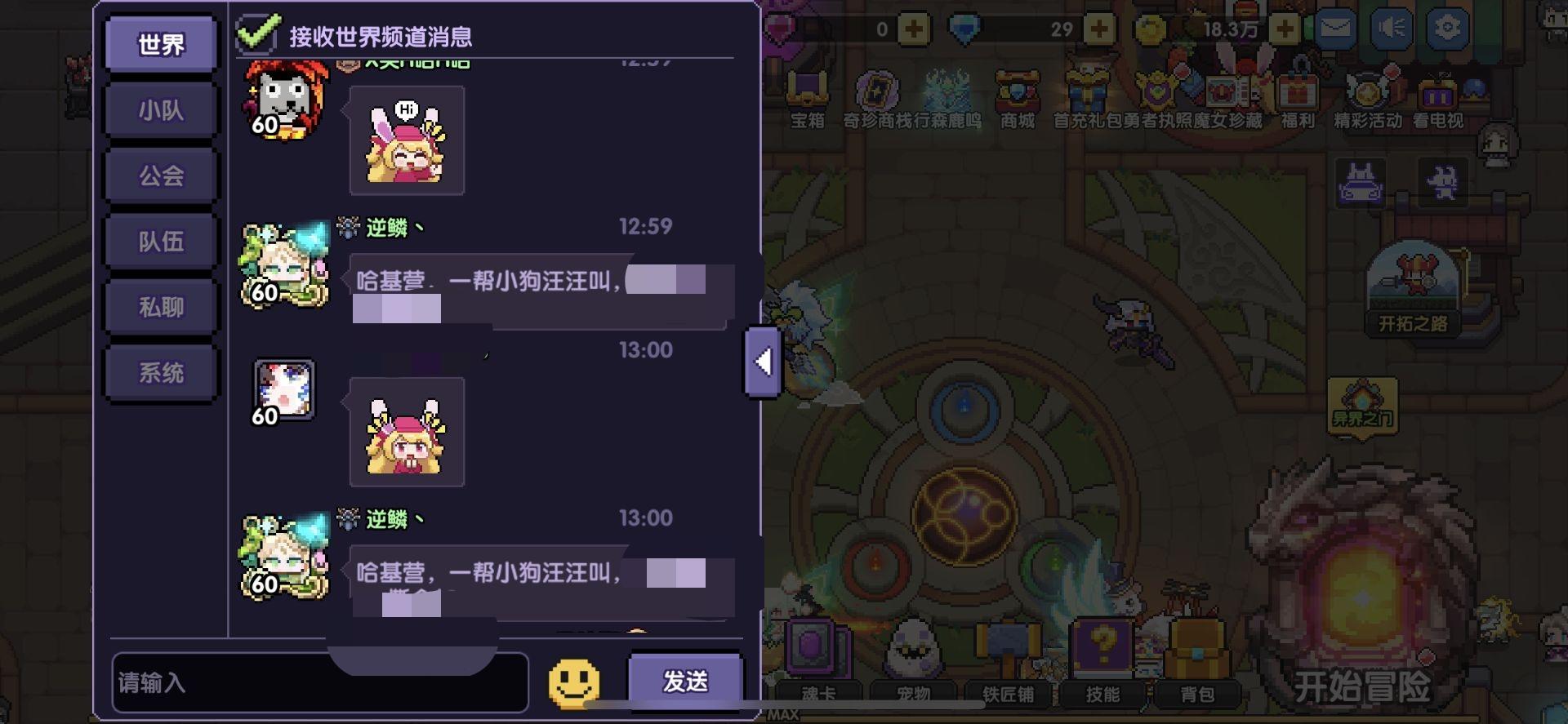Uncheck 接收世界频道消息 checkbox

256,31
